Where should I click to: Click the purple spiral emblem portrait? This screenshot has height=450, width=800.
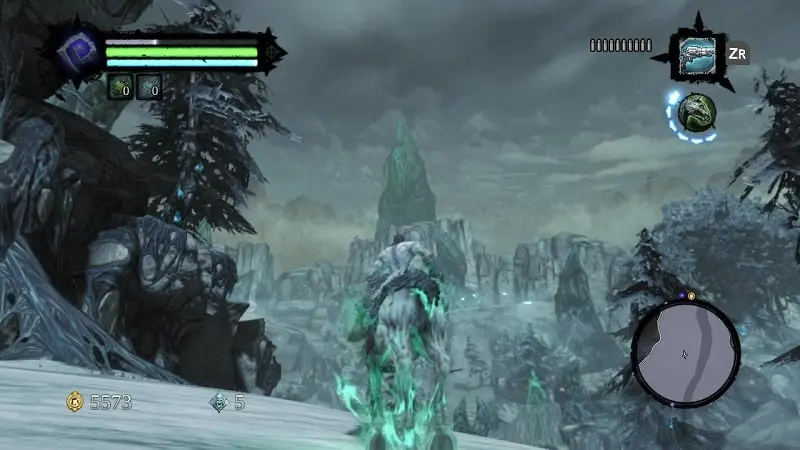[x=77, y=51]
